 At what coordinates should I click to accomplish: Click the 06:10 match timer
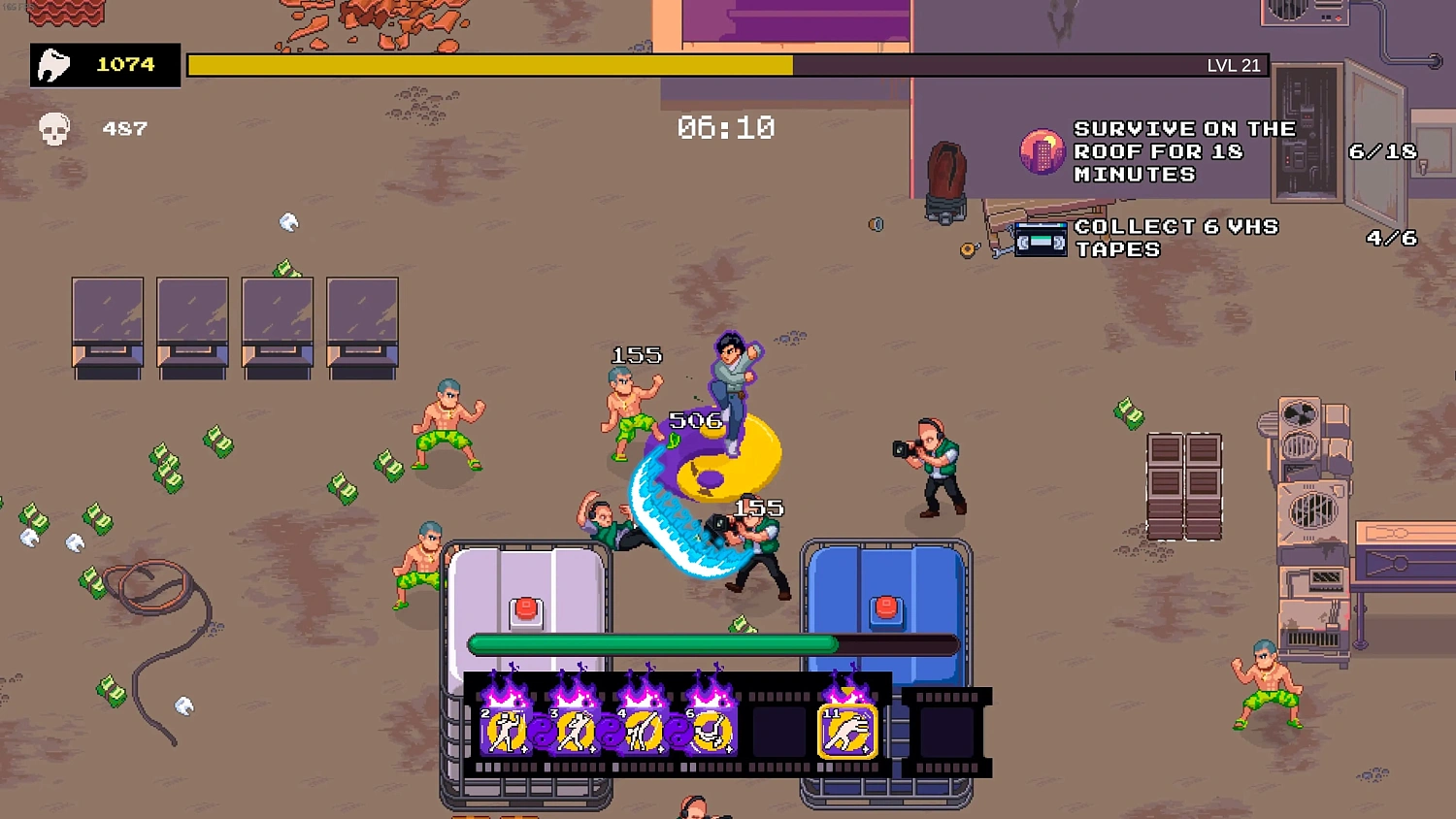726,127
